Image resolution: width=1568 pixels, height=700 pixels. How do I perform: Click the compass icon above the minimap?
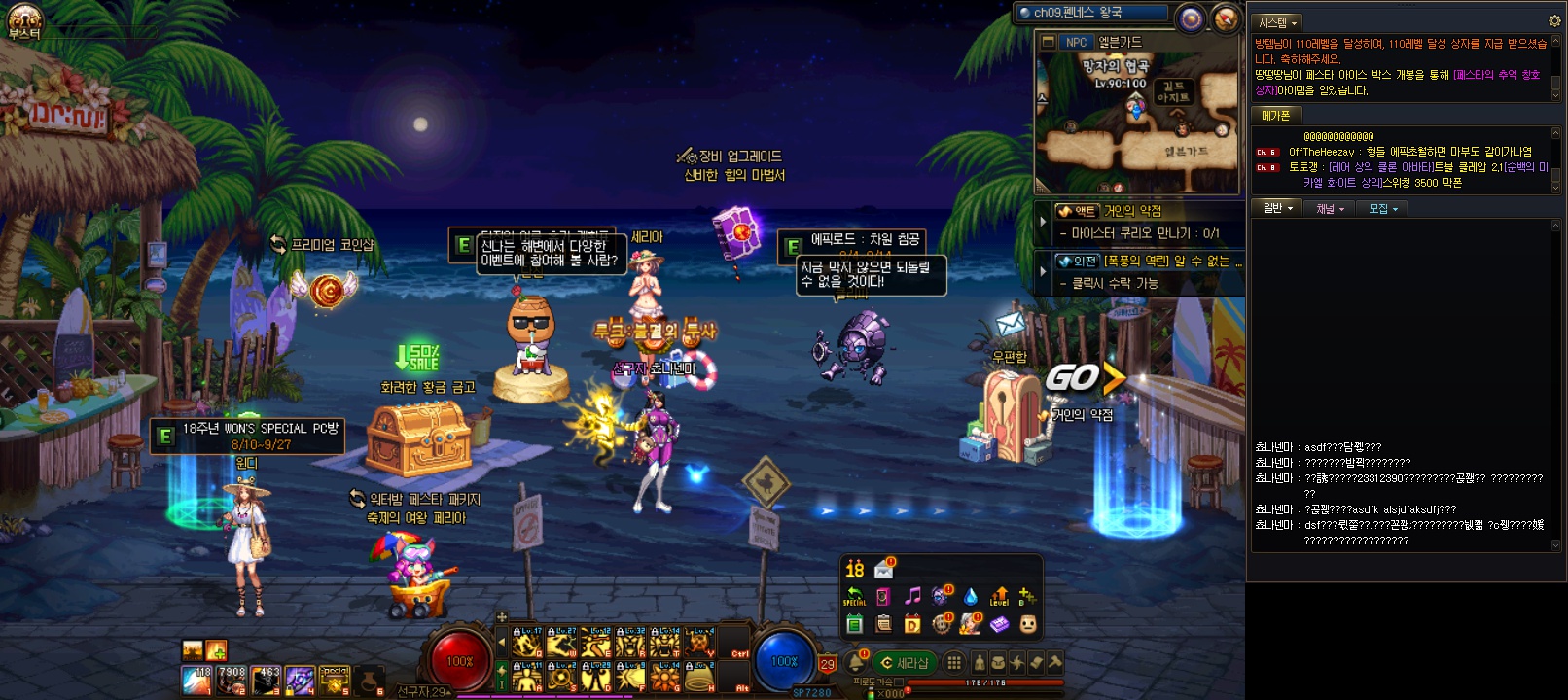click(x=1225, y=17)
